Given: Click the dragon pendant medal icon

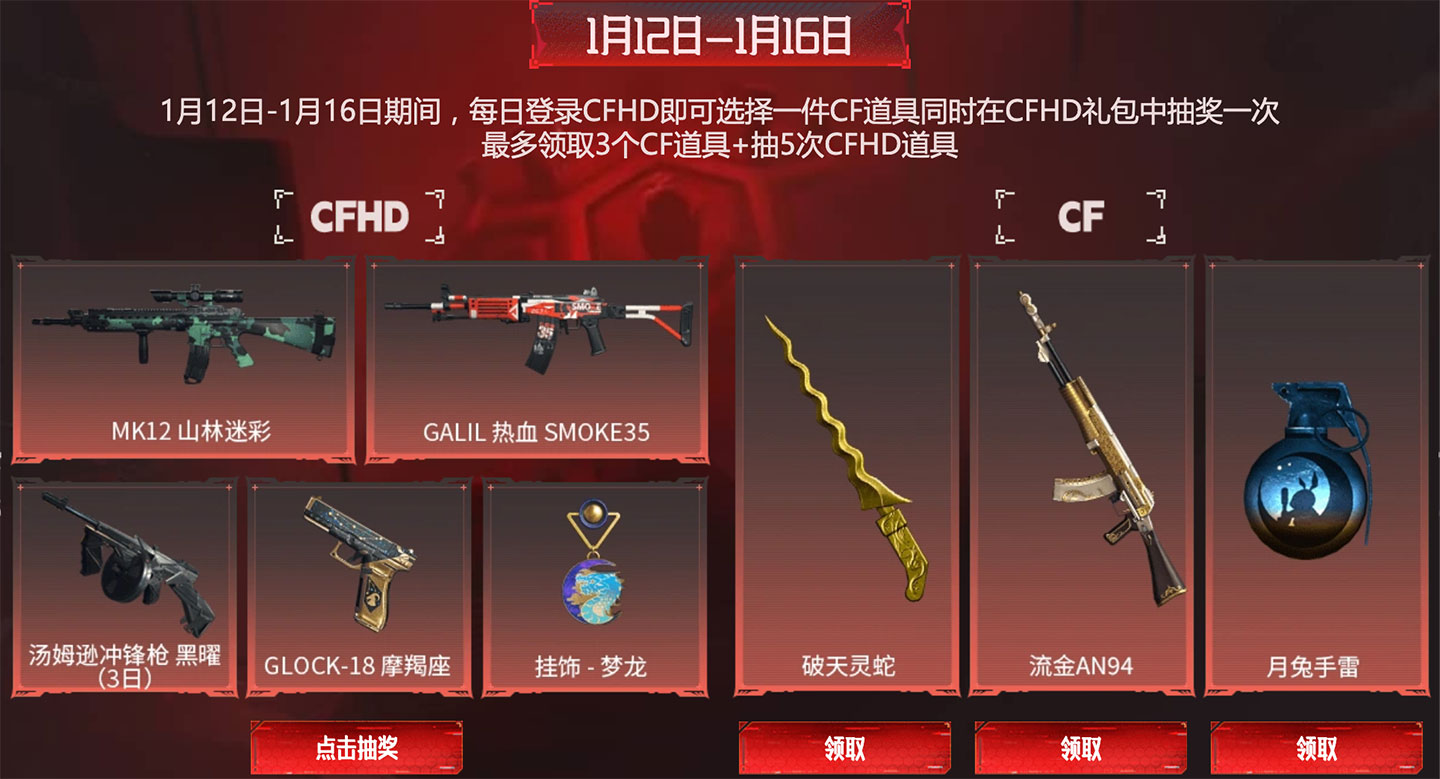Looking at the screenshot, I should pos(590,563).
